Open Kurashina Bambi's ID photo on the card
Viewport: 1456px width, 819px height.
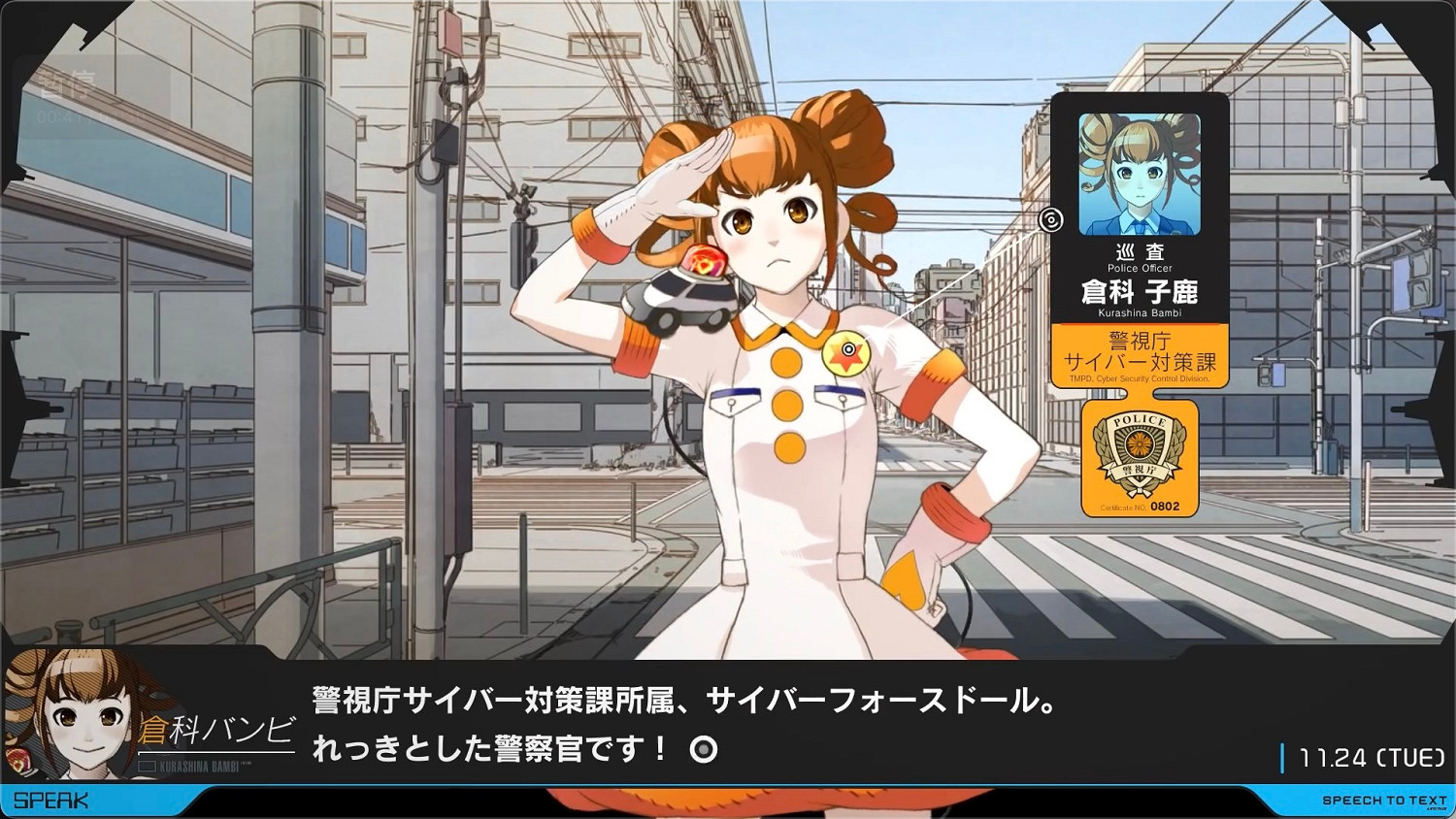tap(1140, 173)
